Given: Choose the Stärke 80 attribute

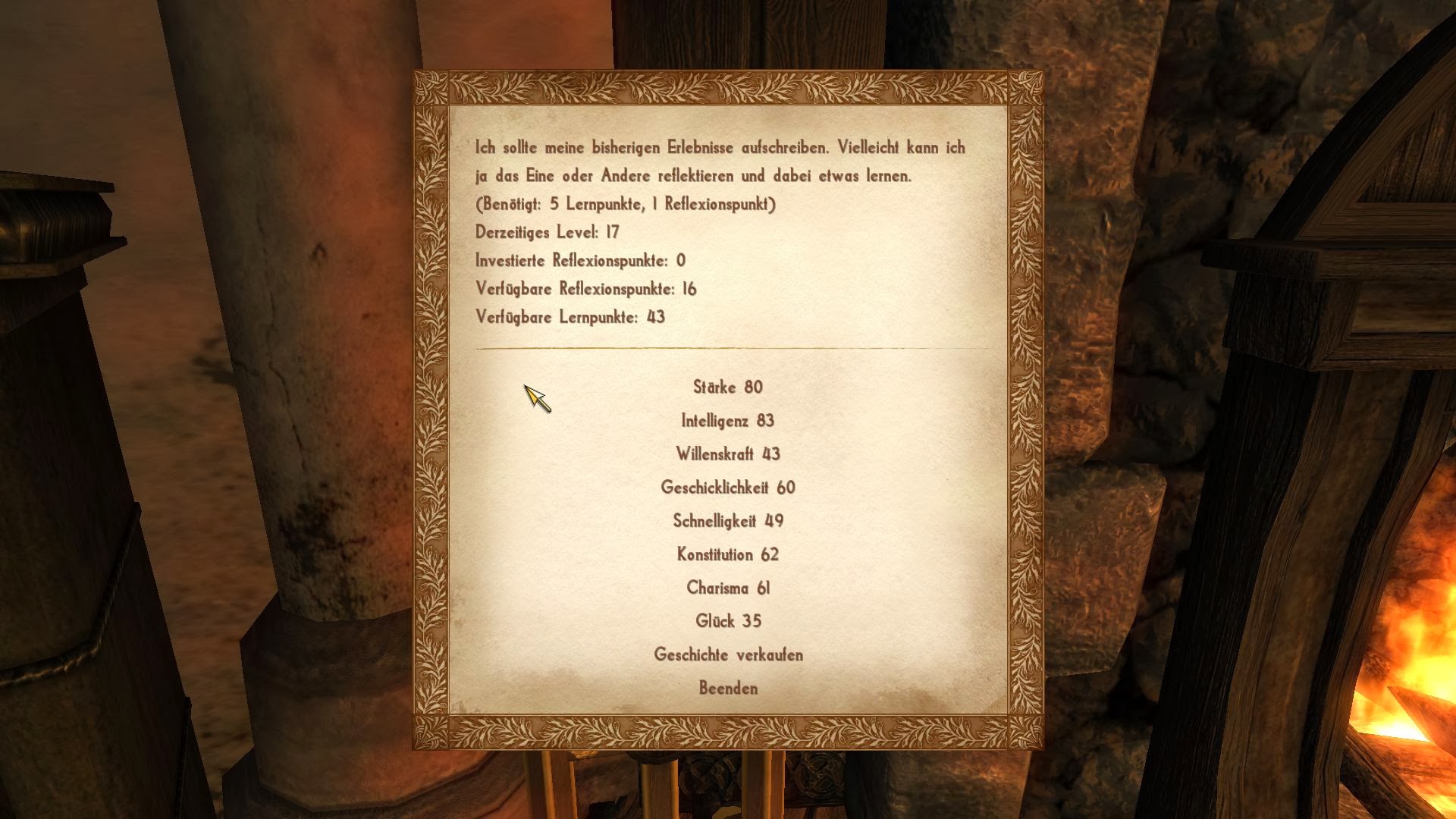Looking at the screenshot, I should 727,388.
